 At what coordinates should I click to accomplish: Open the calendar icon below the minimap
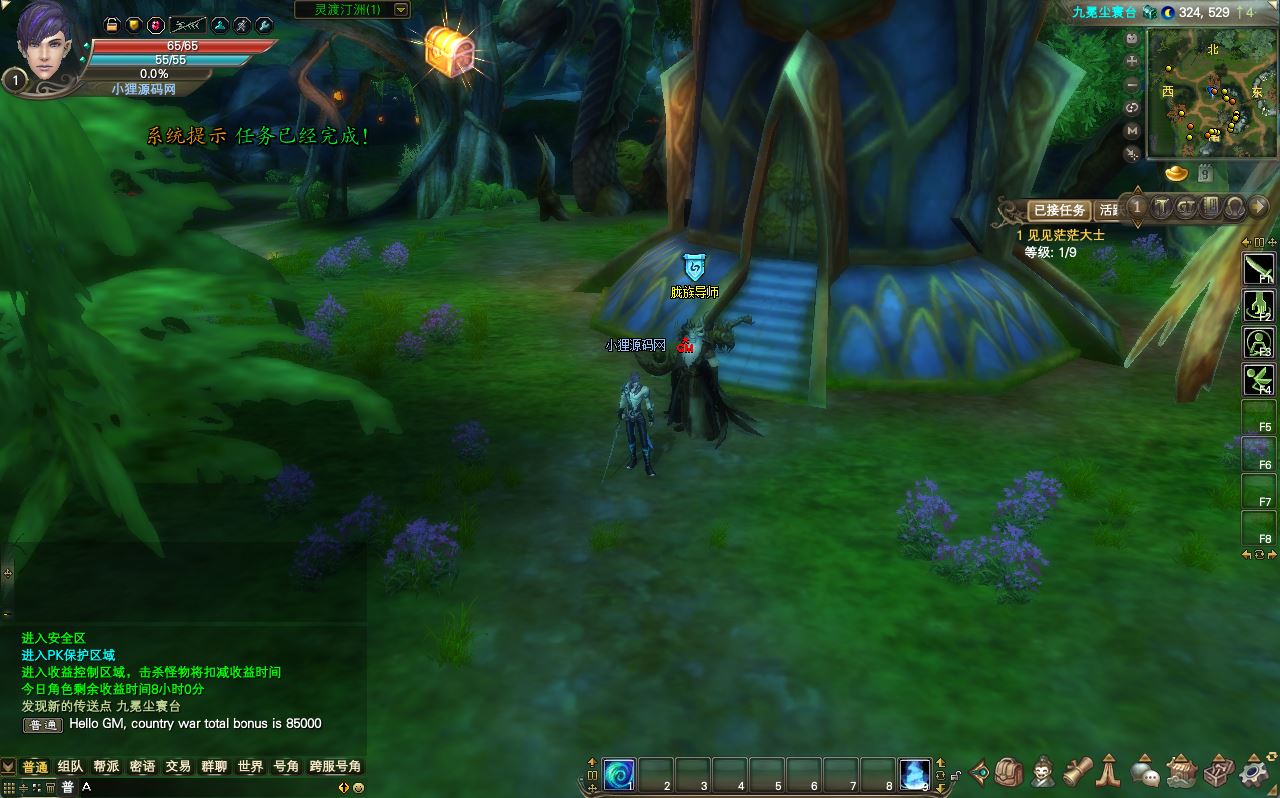click(1205, 174)
